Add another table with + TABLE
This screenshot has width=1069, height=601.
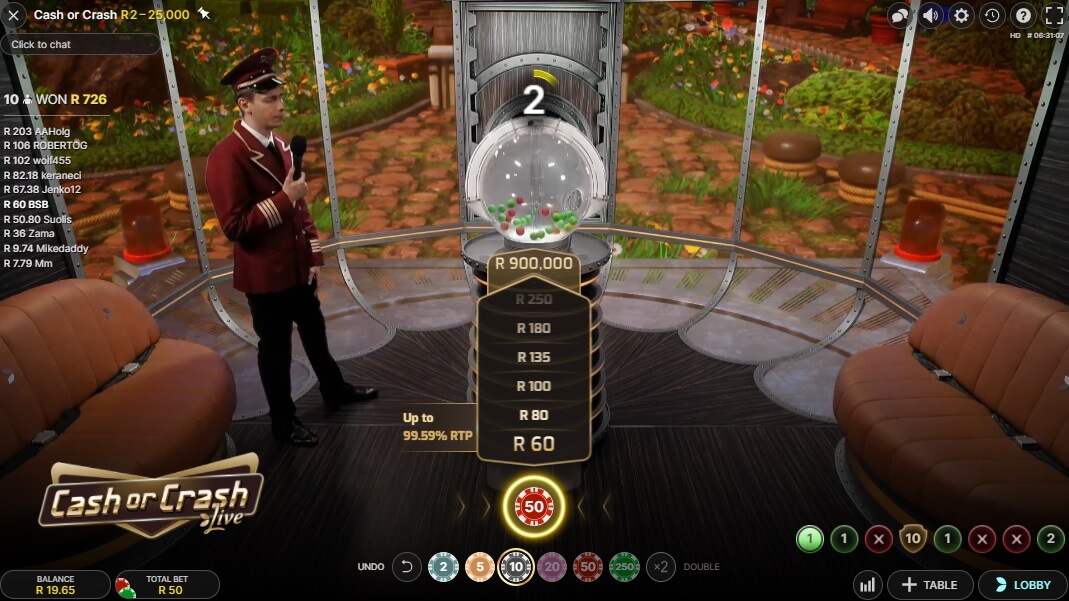point(930,585)
